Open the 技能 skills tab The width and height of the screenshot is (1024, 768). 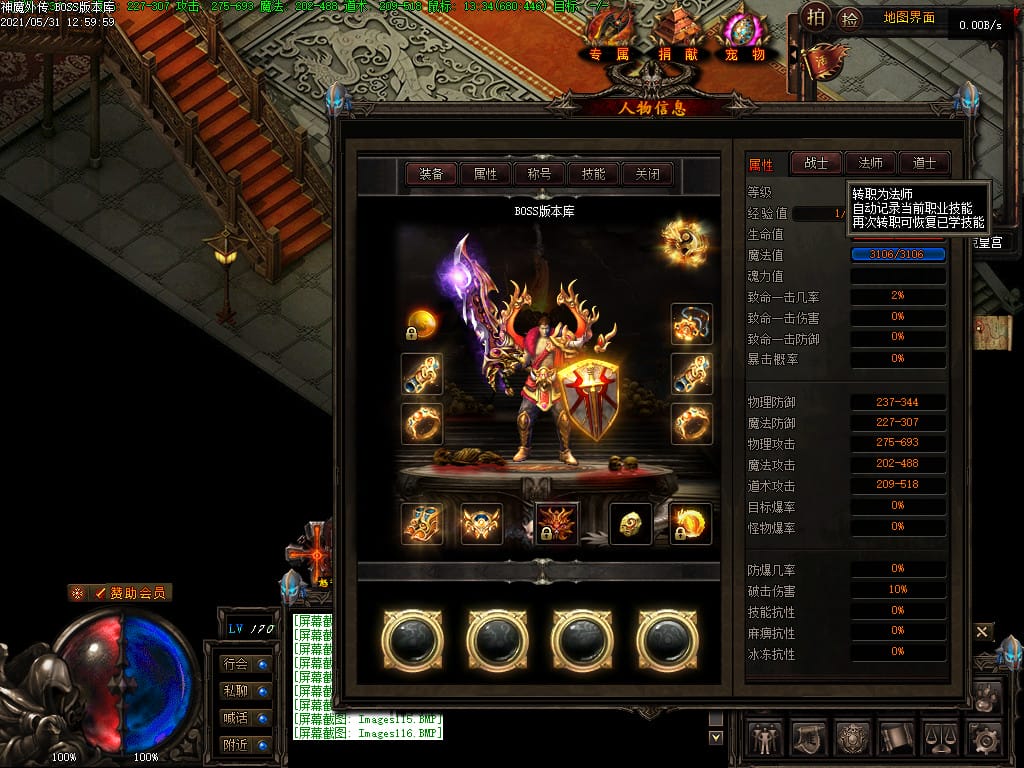click(593, 174)
